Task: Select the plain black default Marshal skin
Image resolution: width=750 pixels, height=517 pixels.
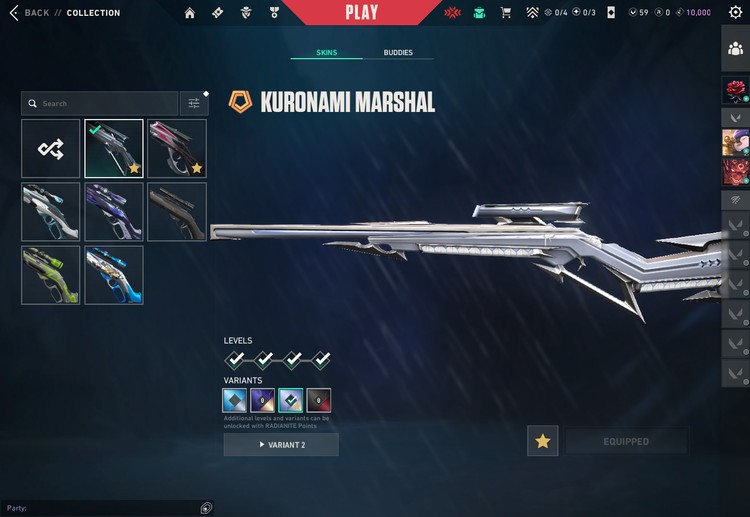Action: [177, 211]
